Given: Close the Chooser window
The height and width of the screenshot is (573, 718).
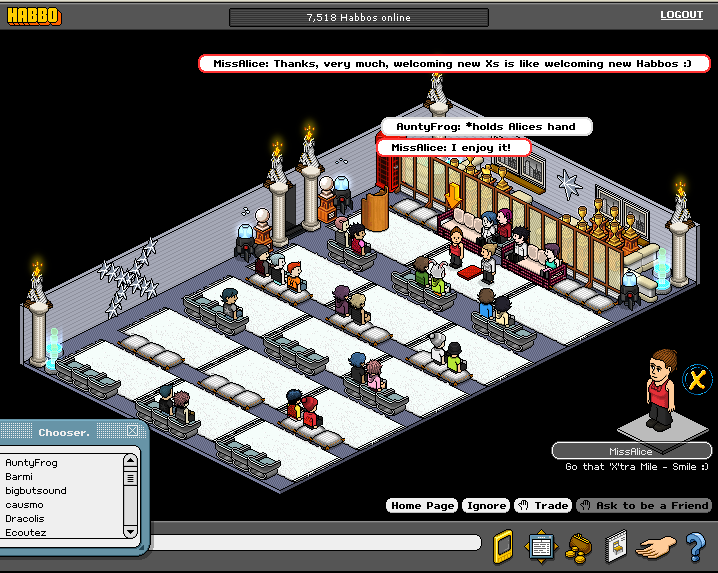Looking at the screenshot, I should (x=132, y=431).
